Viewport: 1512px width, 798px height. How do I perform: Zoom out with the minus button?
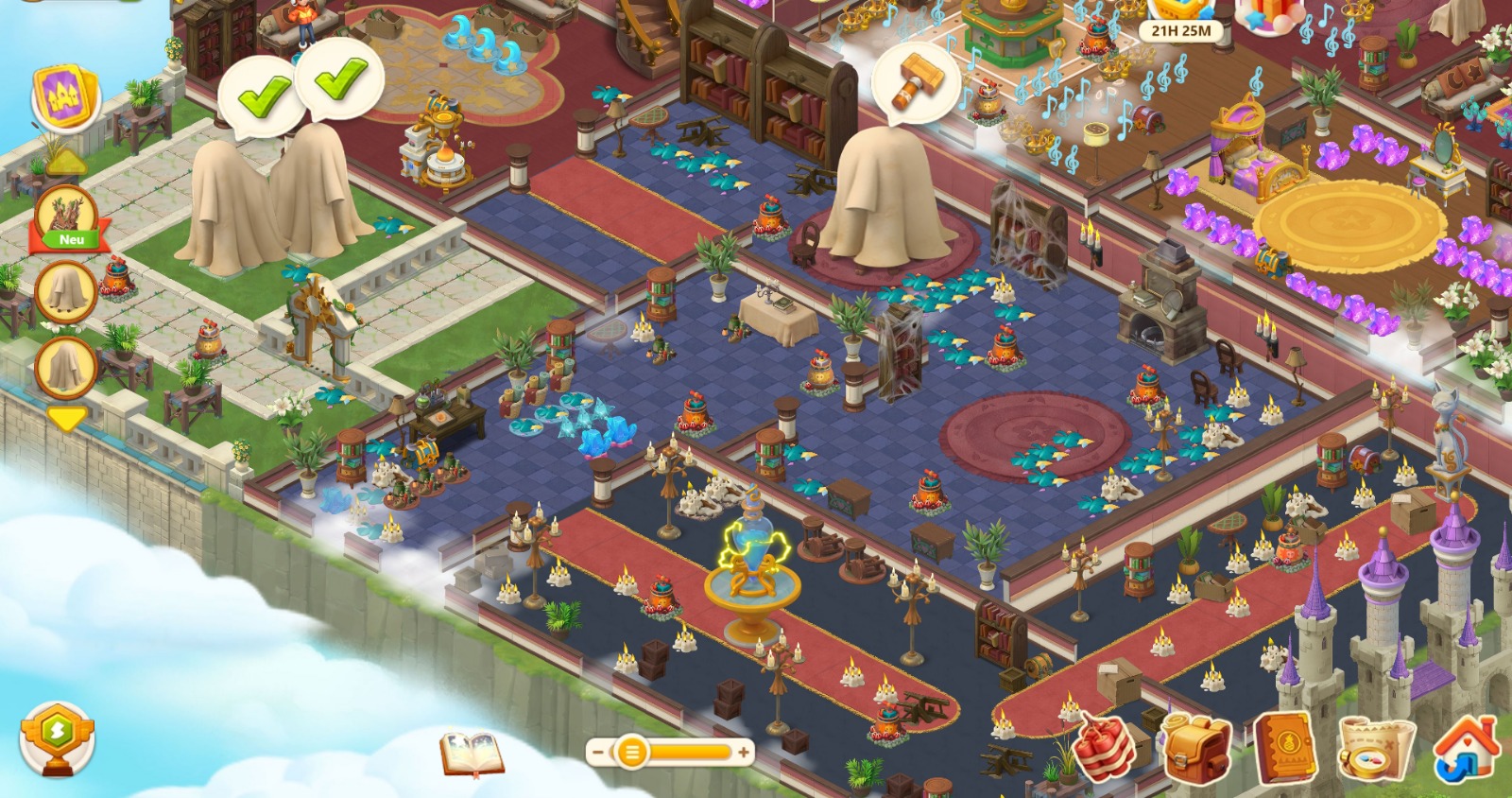point(597,753)
